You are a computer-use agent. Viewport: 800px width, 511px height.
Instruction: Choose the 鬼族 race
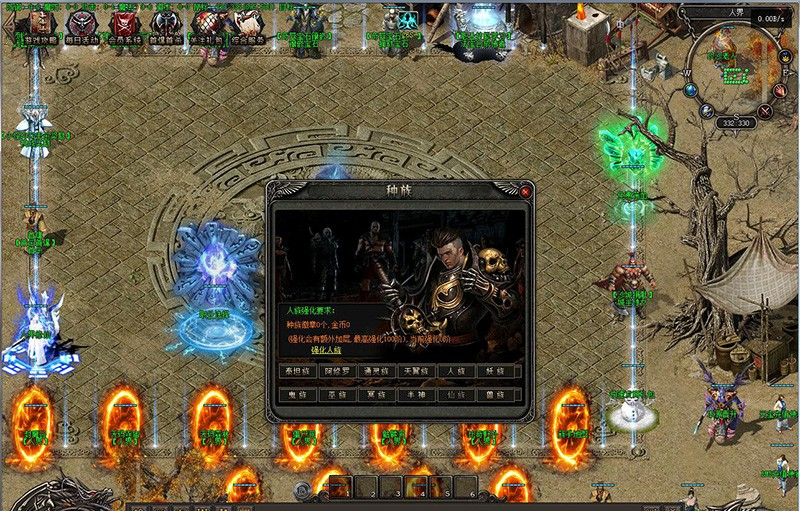click(300, 395)
